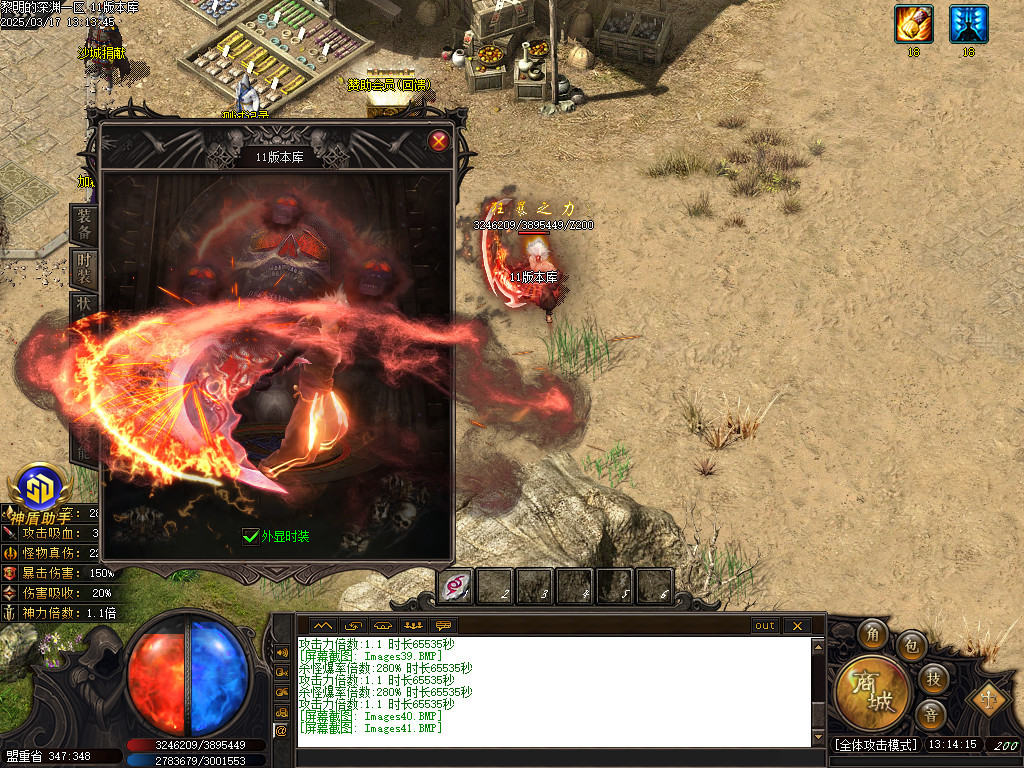Click the diamond scales icon

988,697
